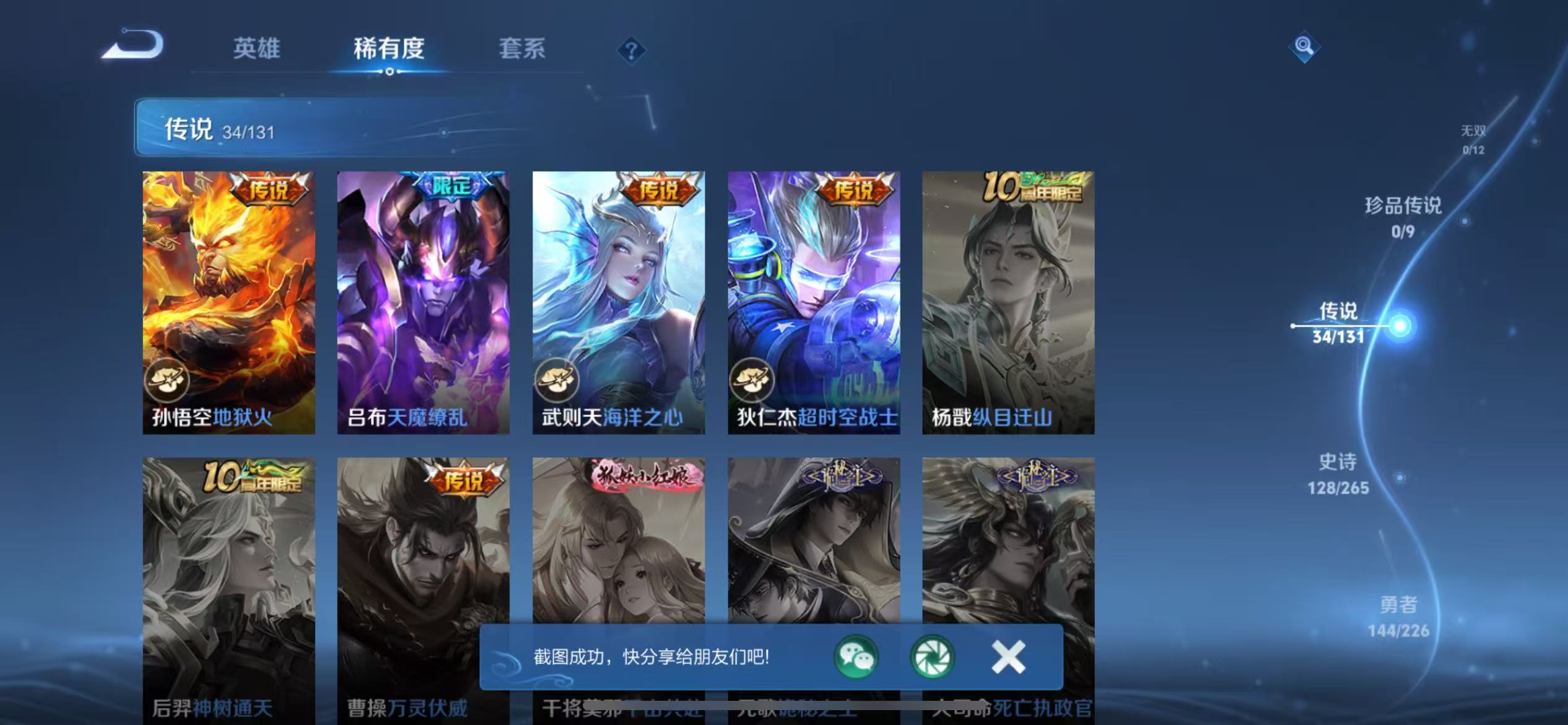Switch to the 英雄 tab
The height and width of the screenshot is (725, 1568).
[x=256, y=47]
